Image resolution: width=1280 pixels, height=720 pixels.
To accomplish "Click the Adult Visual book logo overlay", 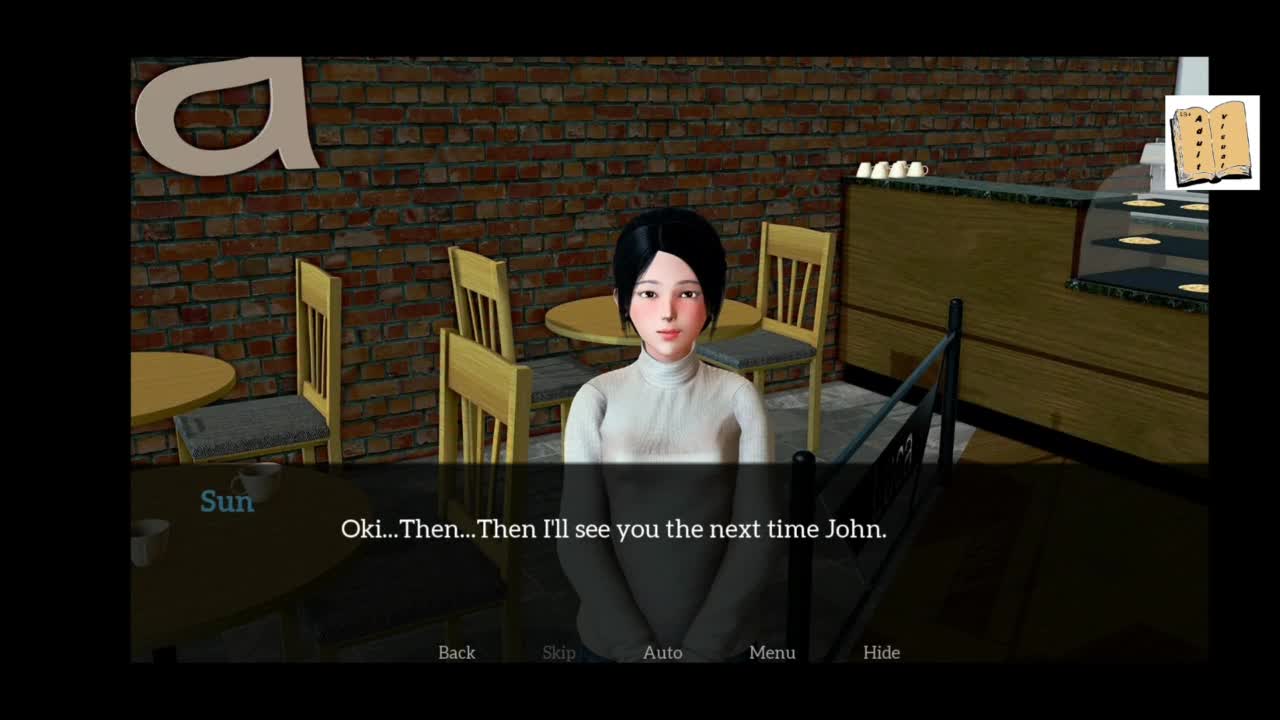I will pyautogui.click(x=1212, y=143).
